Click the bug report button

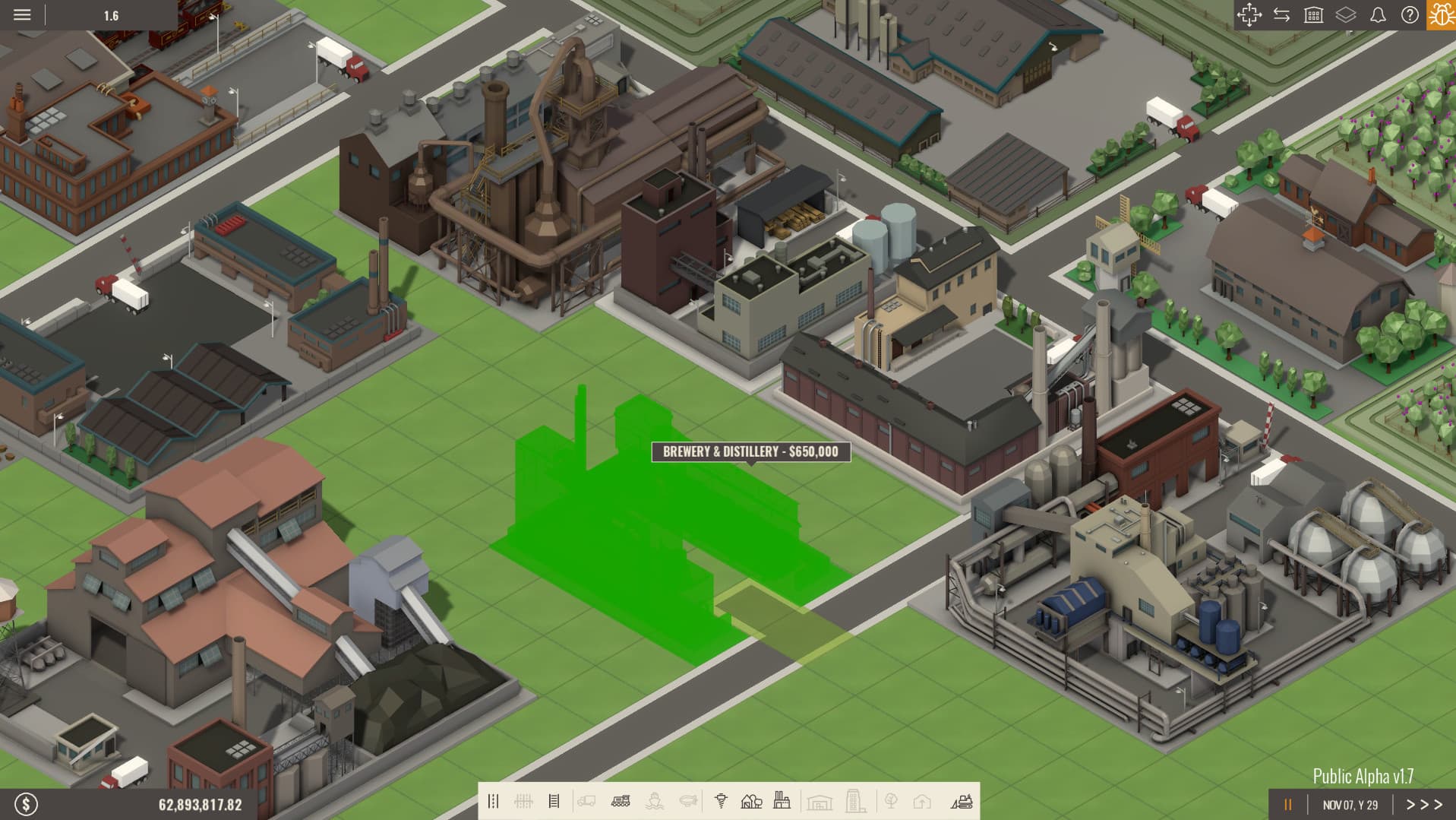click(1442, 14)
